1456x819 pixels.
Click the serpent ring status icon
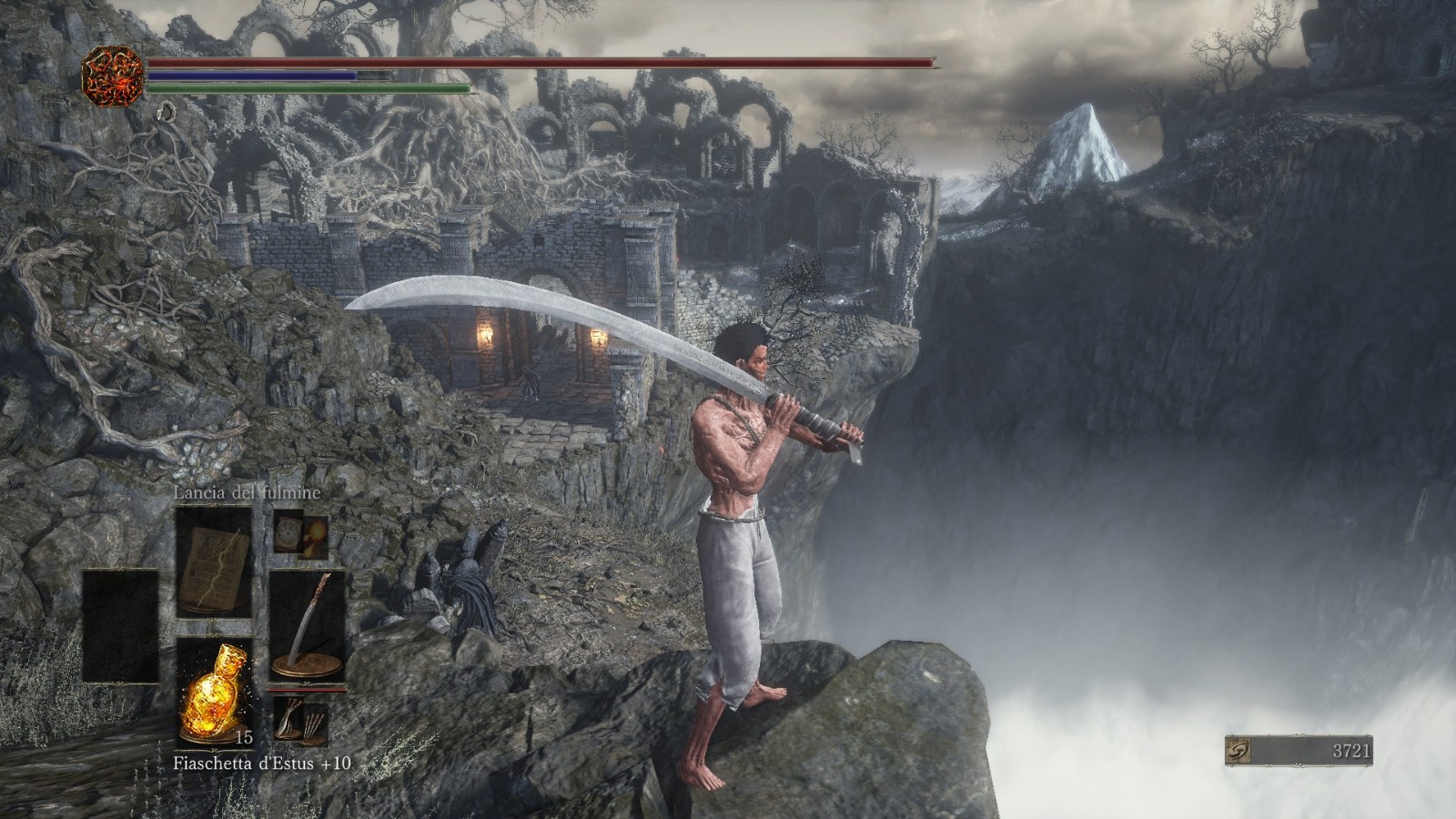167,112
